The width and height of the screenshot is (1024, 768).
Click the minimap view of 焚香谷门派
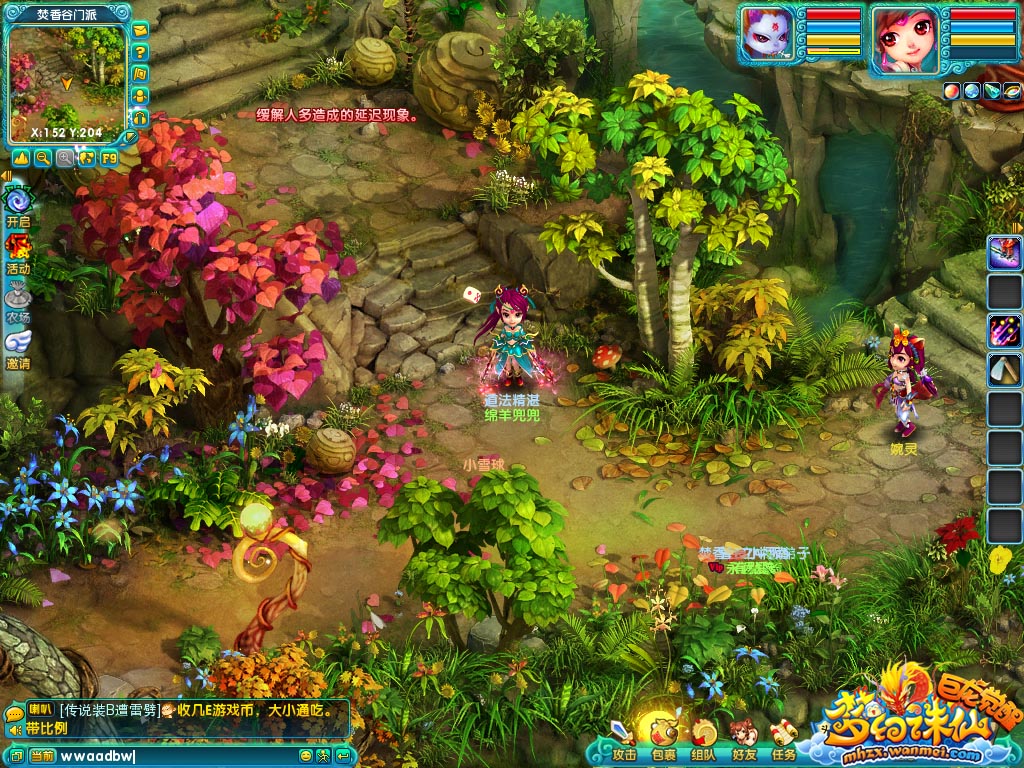[67, 80]
